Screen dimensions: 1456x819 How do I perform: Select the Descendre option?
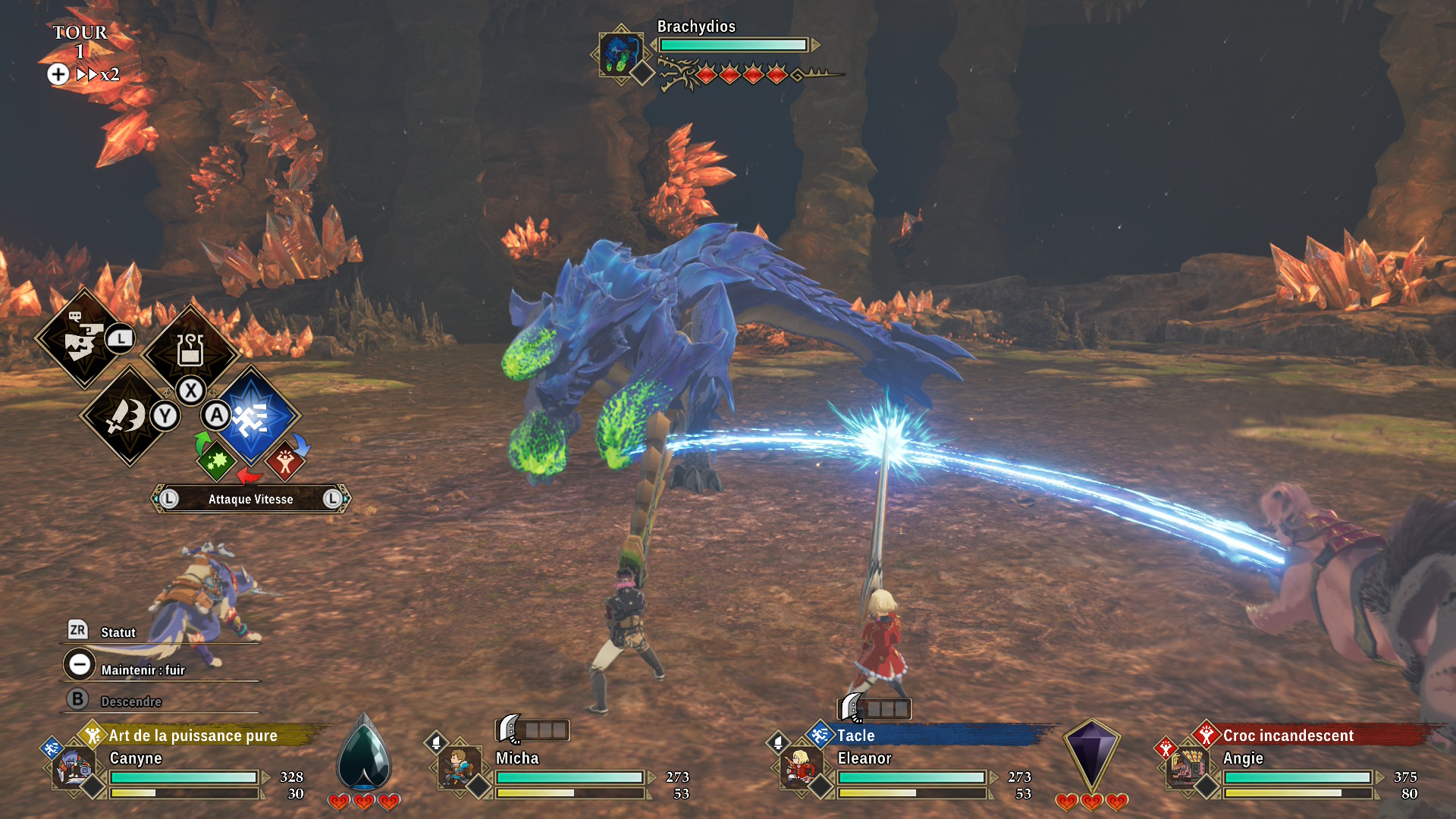[x=130, y=701]
